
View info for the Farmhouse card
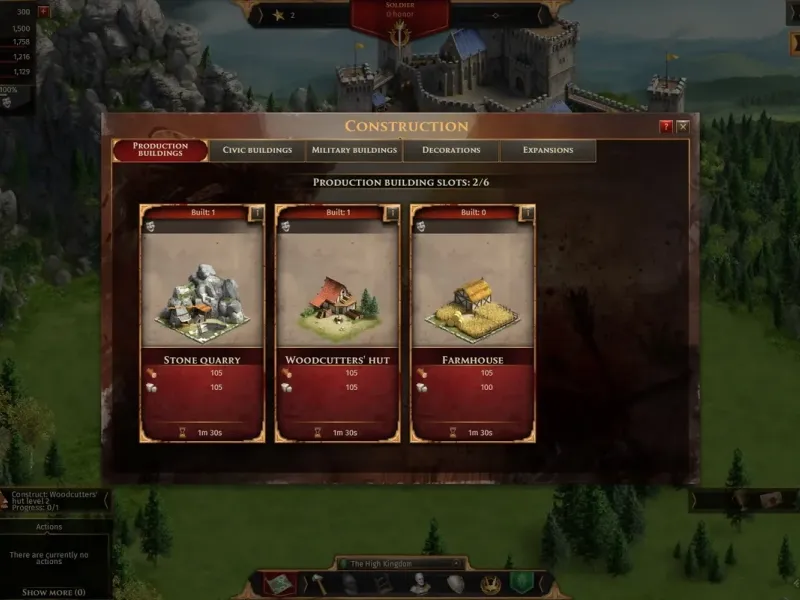(527, 213)
